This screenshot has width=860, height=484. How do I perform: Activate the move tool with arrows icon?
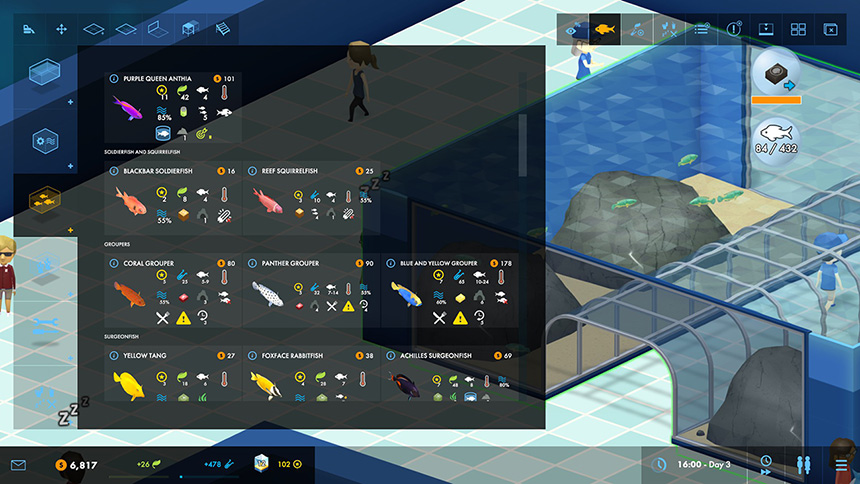(x=61, y=29)
